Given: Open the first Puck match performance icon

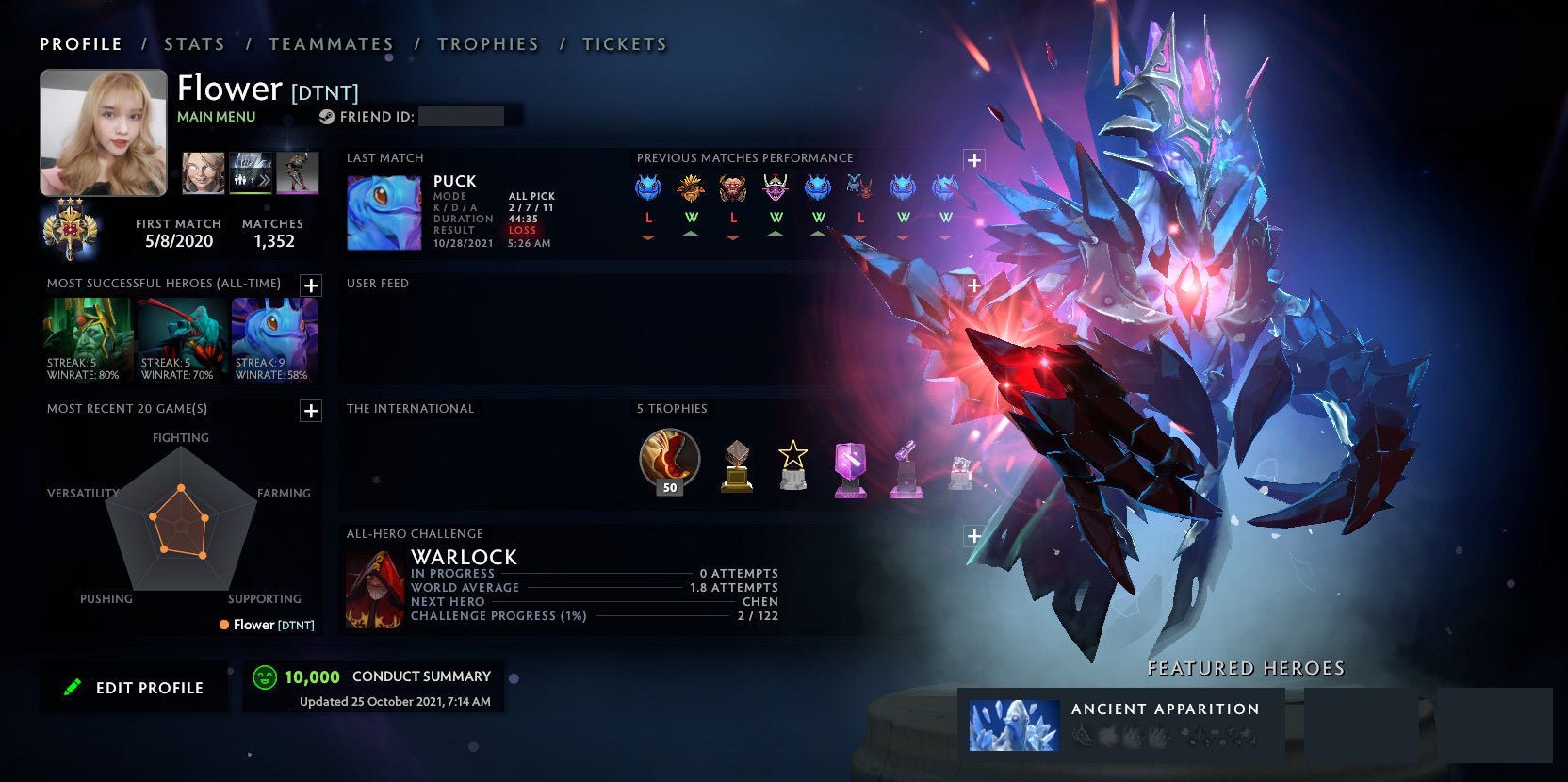Looking at the screenshot, I should (648, 188).
